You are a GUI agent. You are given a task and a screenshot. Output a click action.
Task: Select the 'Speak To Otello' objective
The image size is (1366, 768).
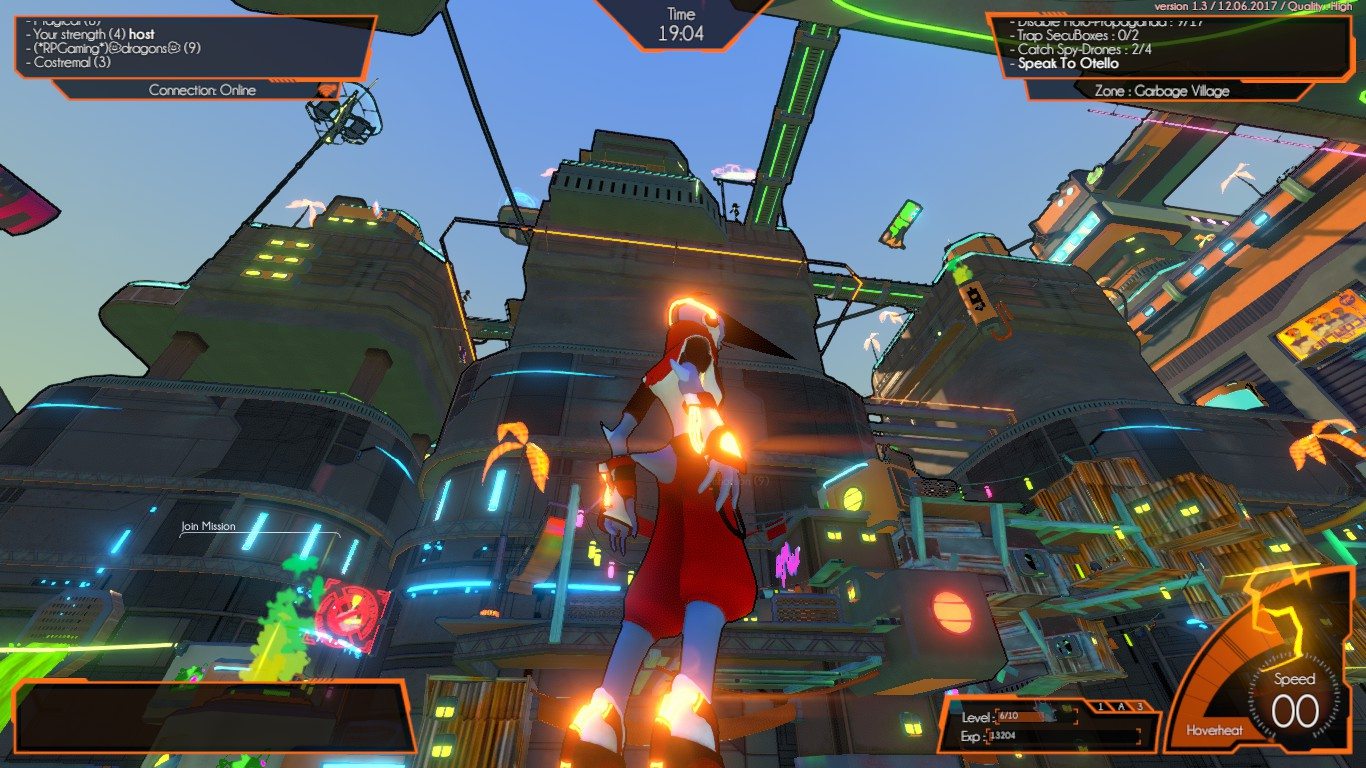point(1068,63)
